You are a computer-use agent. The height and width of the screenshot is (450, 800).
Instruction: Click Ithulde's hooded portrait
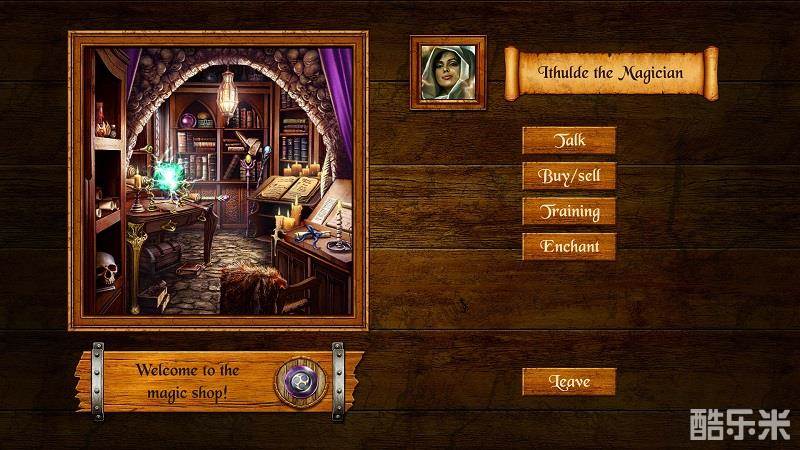(447, 72)
